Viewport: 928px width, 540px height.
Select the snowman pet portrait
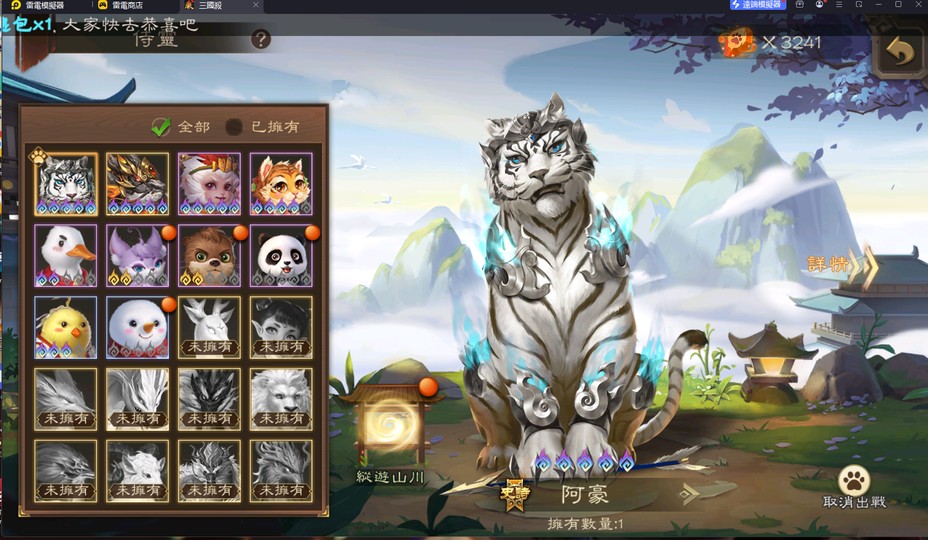pyautogui.click(x=137, y=326)
